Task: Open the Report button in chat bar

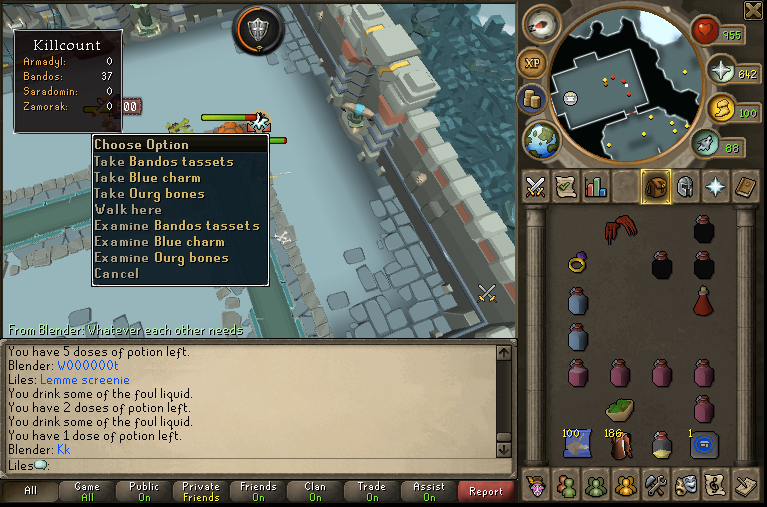Action: click(x=485, y=491)
